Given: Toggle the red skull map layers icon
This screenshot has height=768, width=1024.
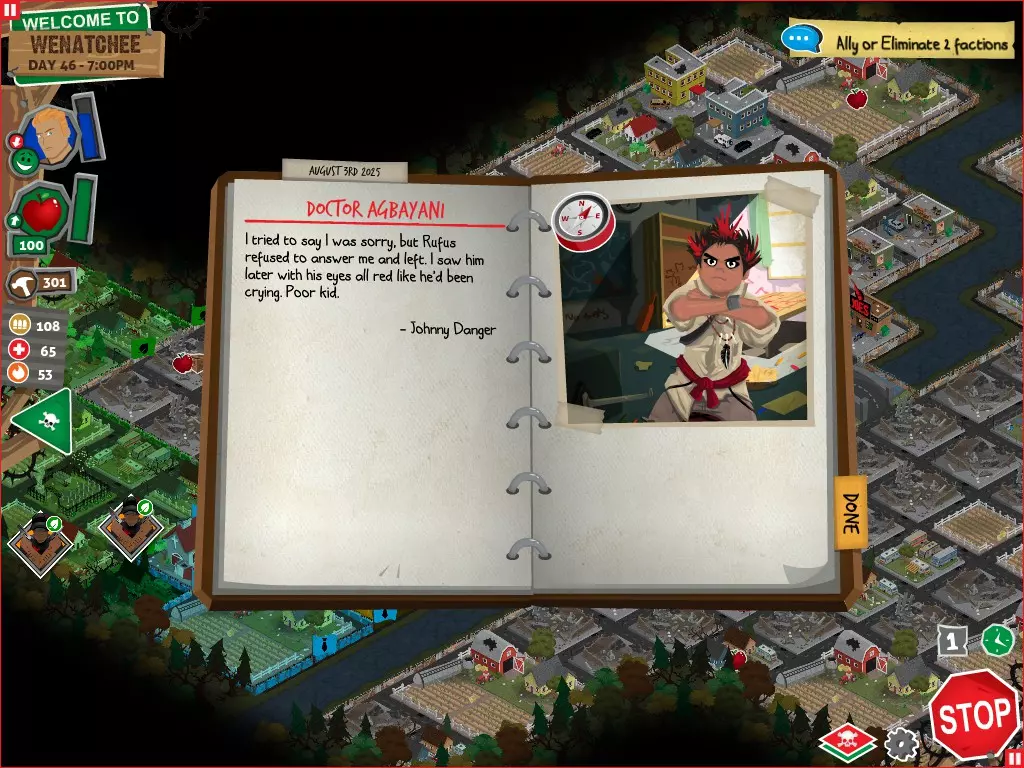Looking at the screenshot, I should point(847,742).
